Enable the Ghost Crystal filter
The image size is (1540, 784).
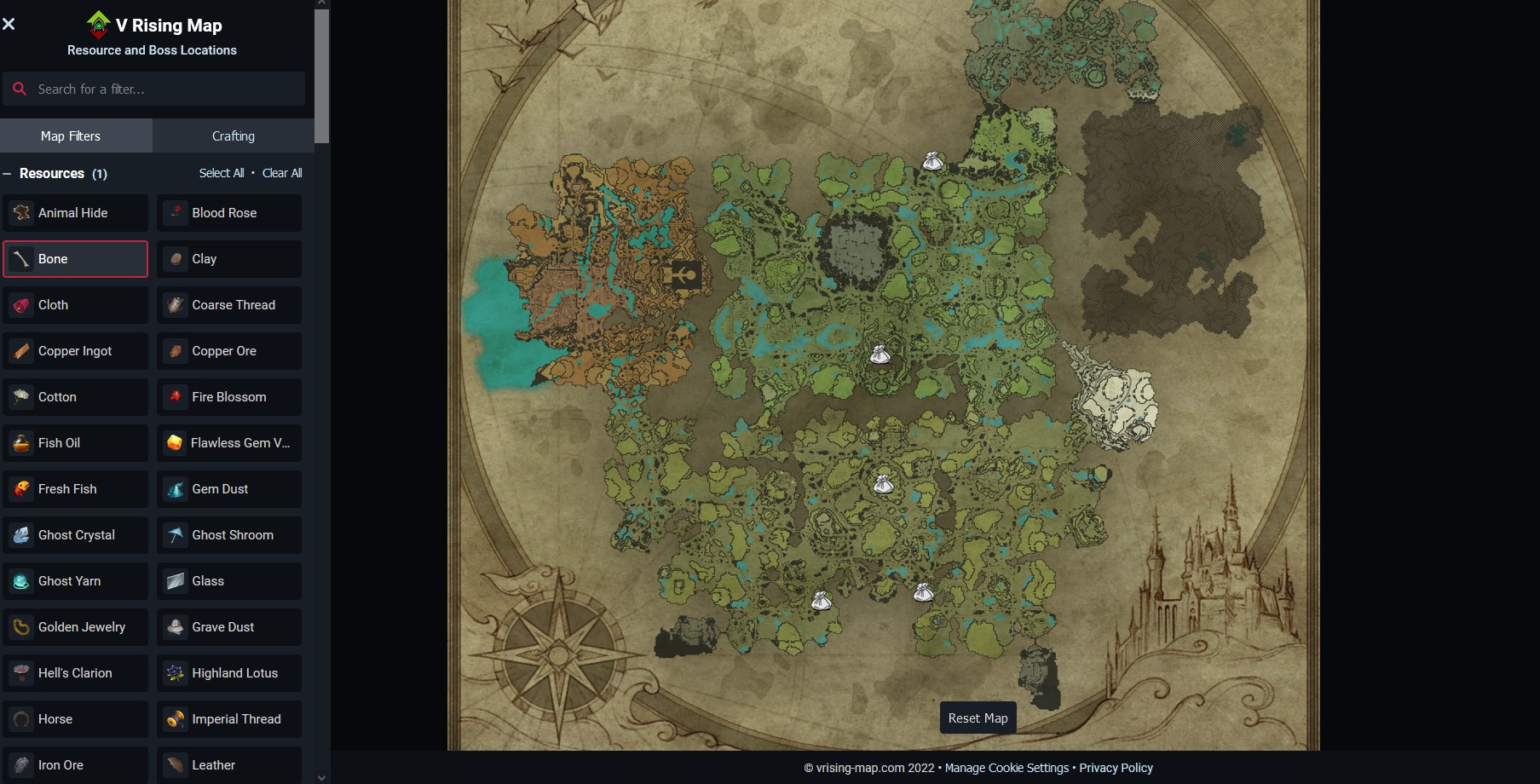click(x=75, y=534)
